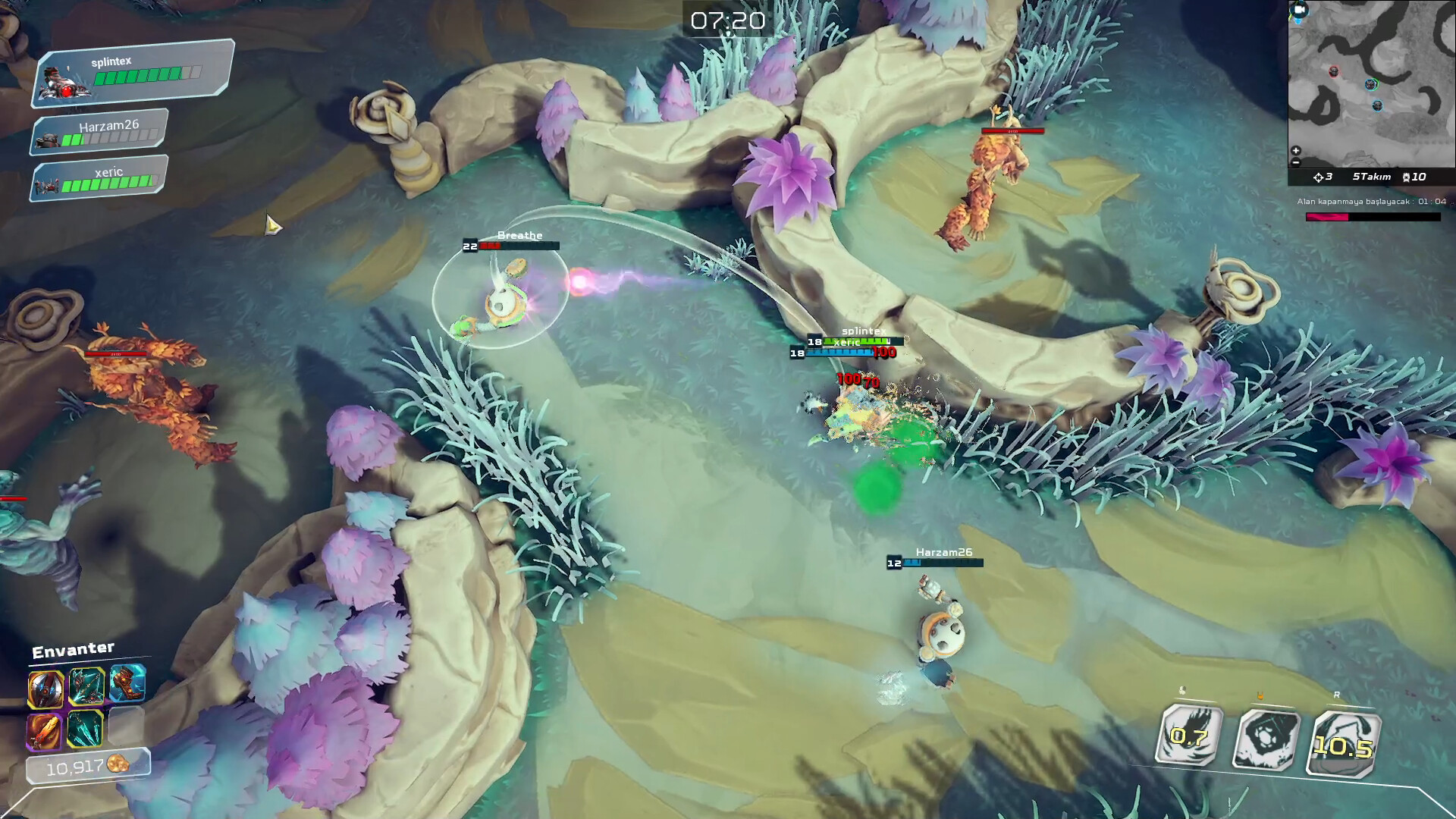
Task: Select the red axe item in Envanter
Action: (45, 690)
